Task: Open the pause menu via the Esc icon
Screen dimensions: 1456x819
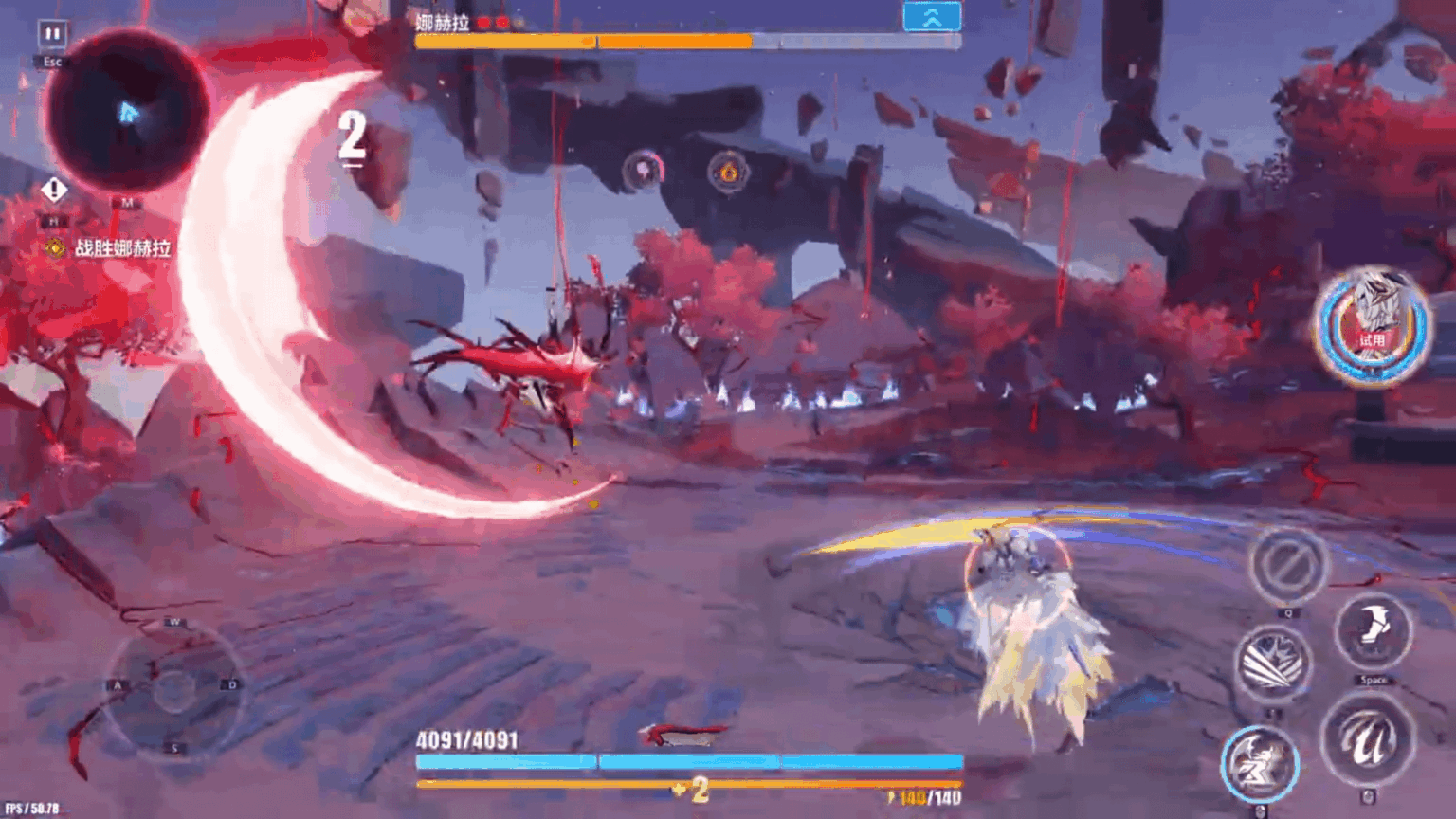Action: coord(52,31)
